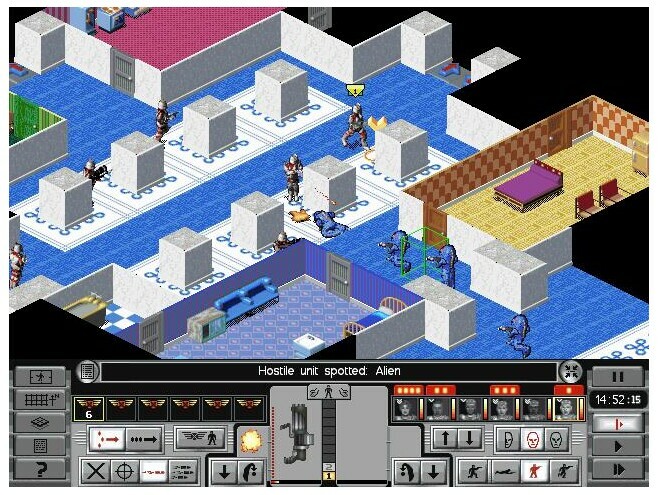This screenshot has height=495, width=658.
Task: Go up one level with up arrow
Action: (444, 438)
